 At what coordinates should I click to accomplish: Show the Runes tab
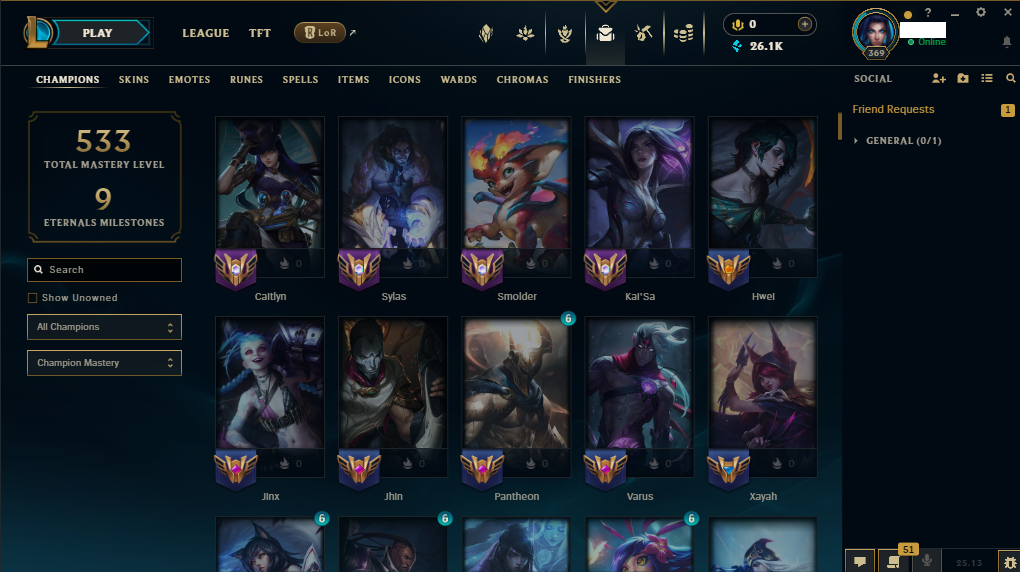tap(246, 80)
